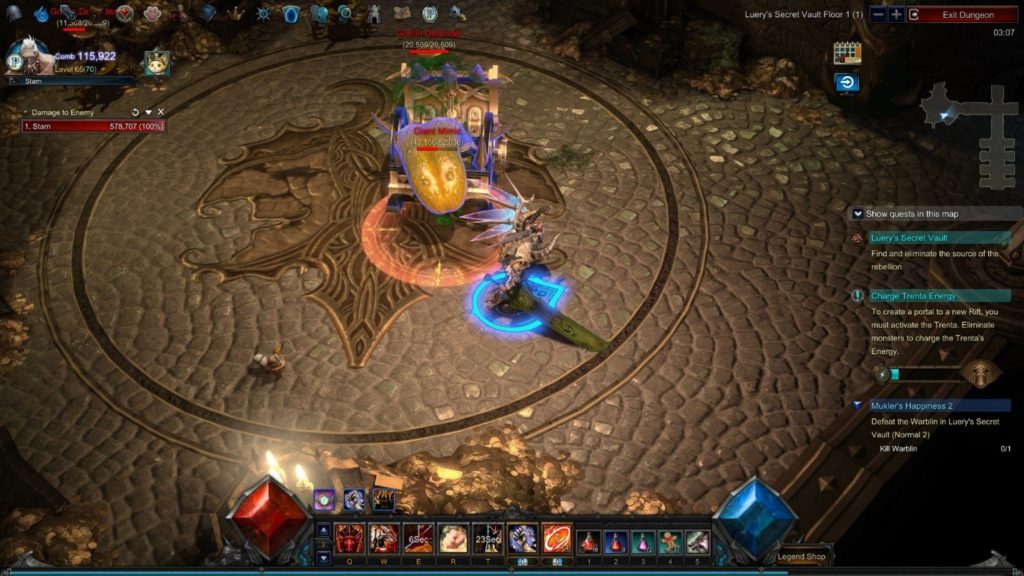Open the helmet icon in the top menu
Image resolution: width=1024 pixels, height=576 pixels.
(14, 14)
